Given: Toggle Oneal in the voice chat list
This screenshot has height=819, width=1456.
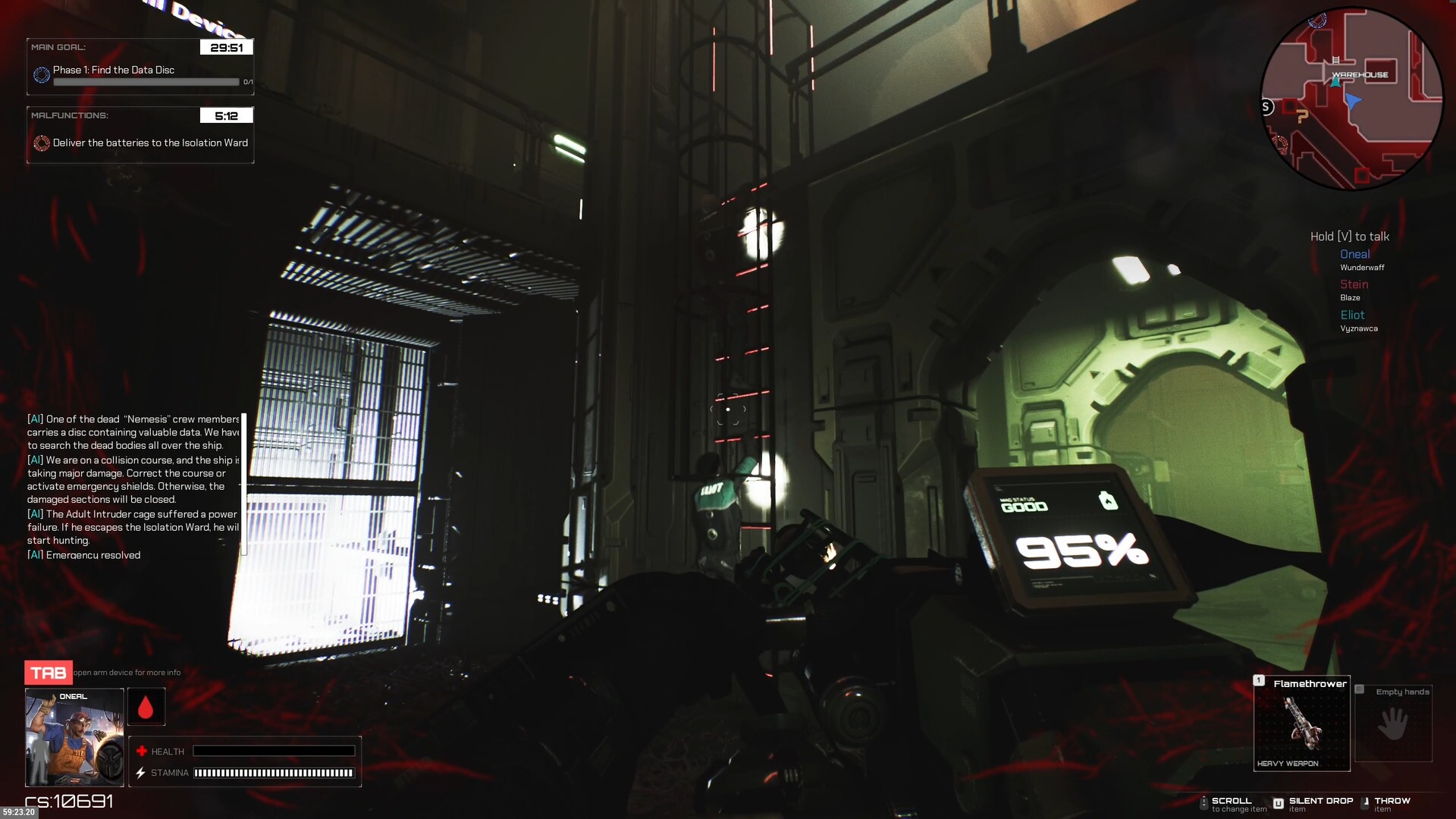Looking at the screenshot, I should [x=1354, y=254].
